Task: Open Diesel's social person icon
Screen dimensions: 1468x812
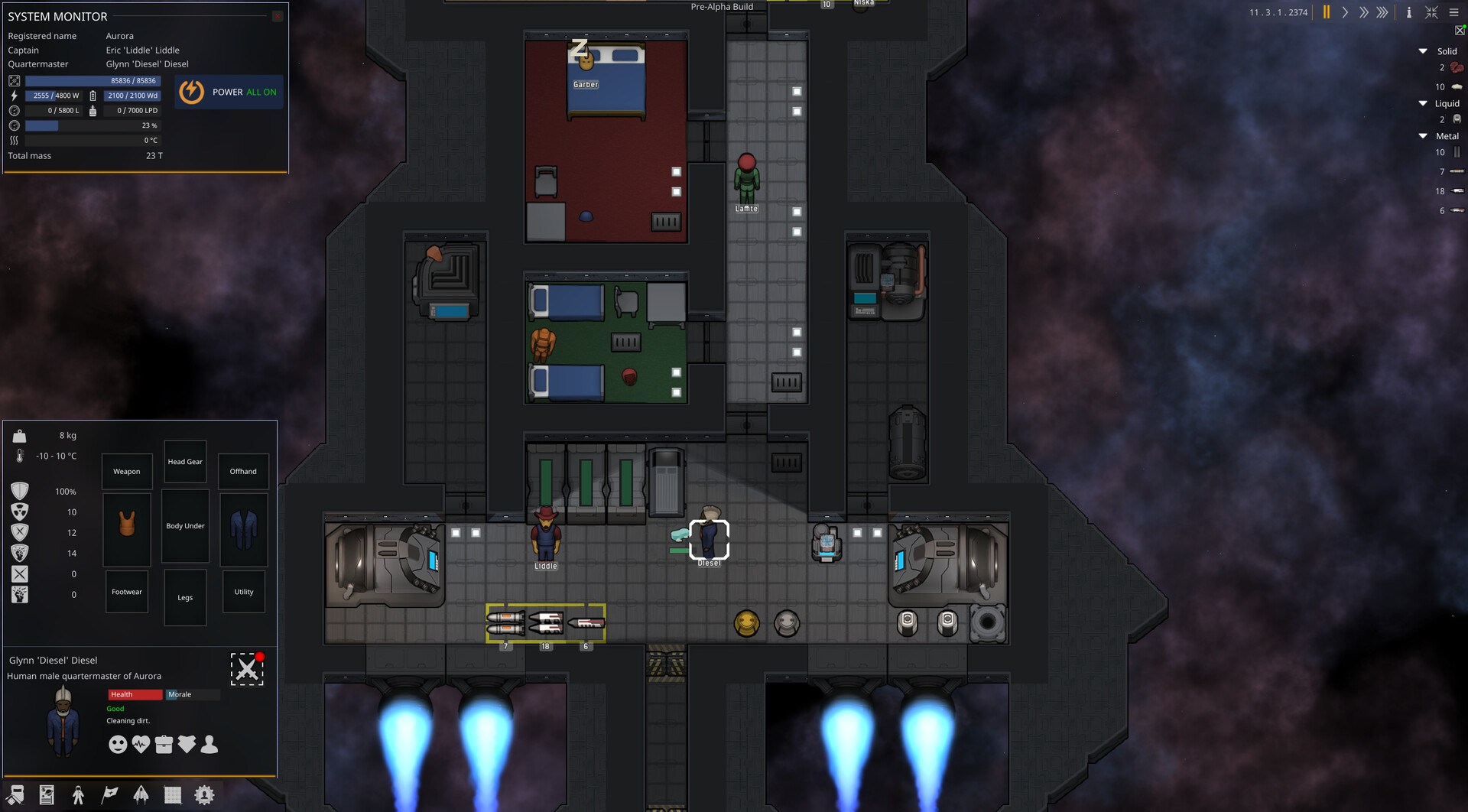Action: 209,745
